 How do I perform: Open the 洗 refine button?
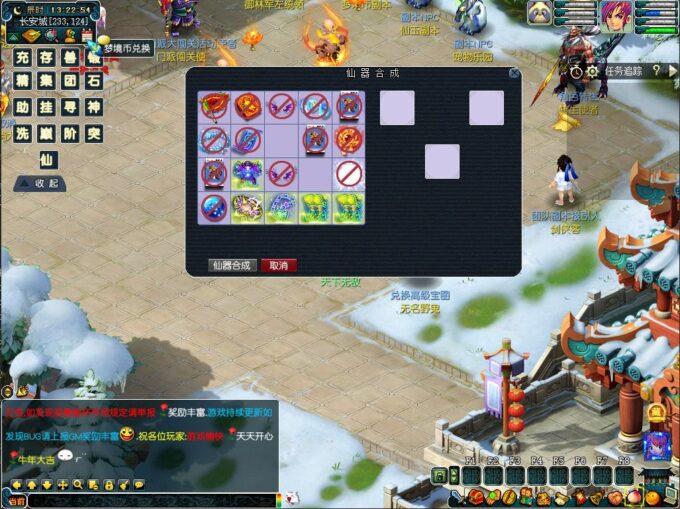click(22, 133)
